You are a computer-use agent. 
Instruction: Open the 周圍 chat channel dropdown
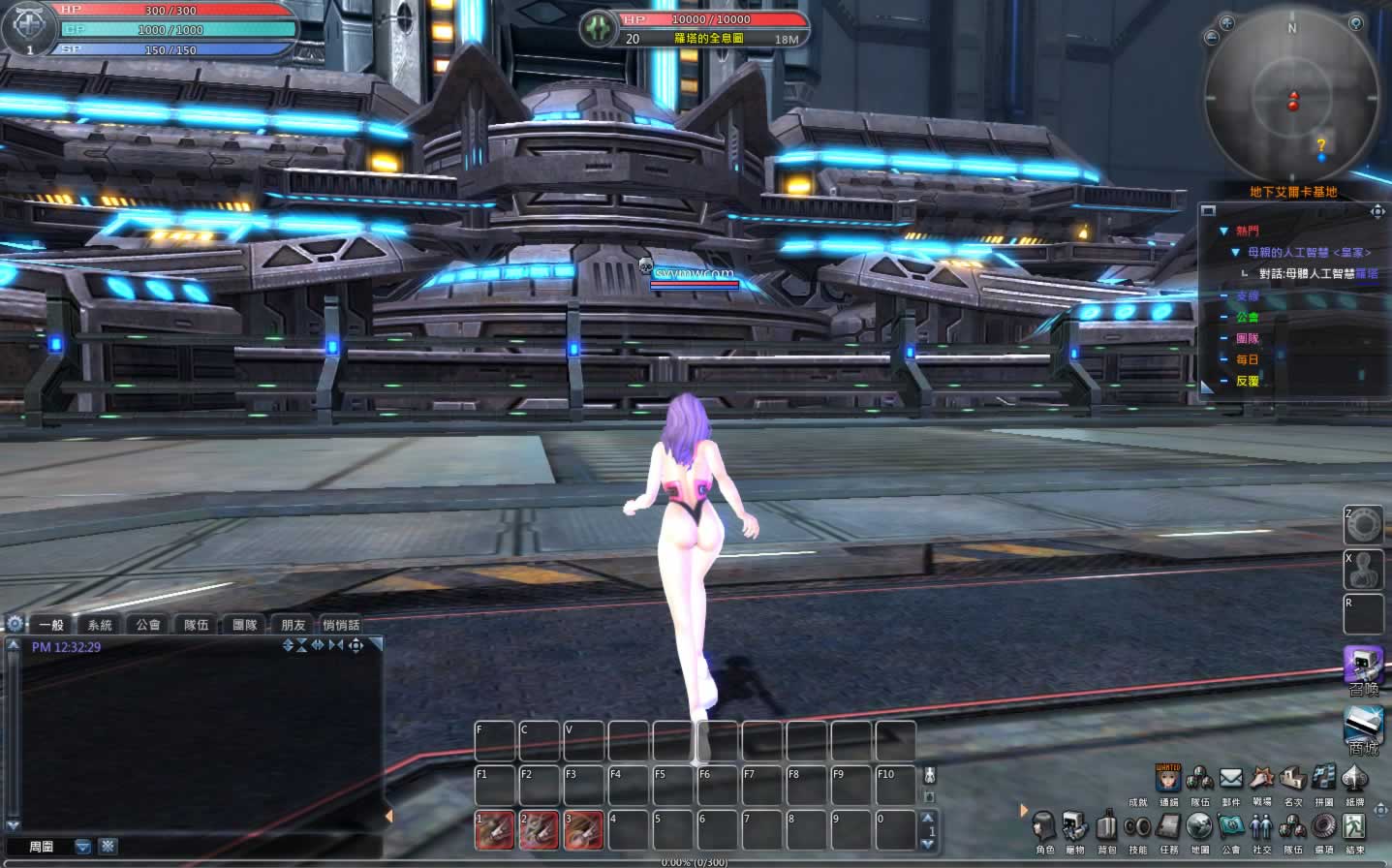(x=82, y=847)
